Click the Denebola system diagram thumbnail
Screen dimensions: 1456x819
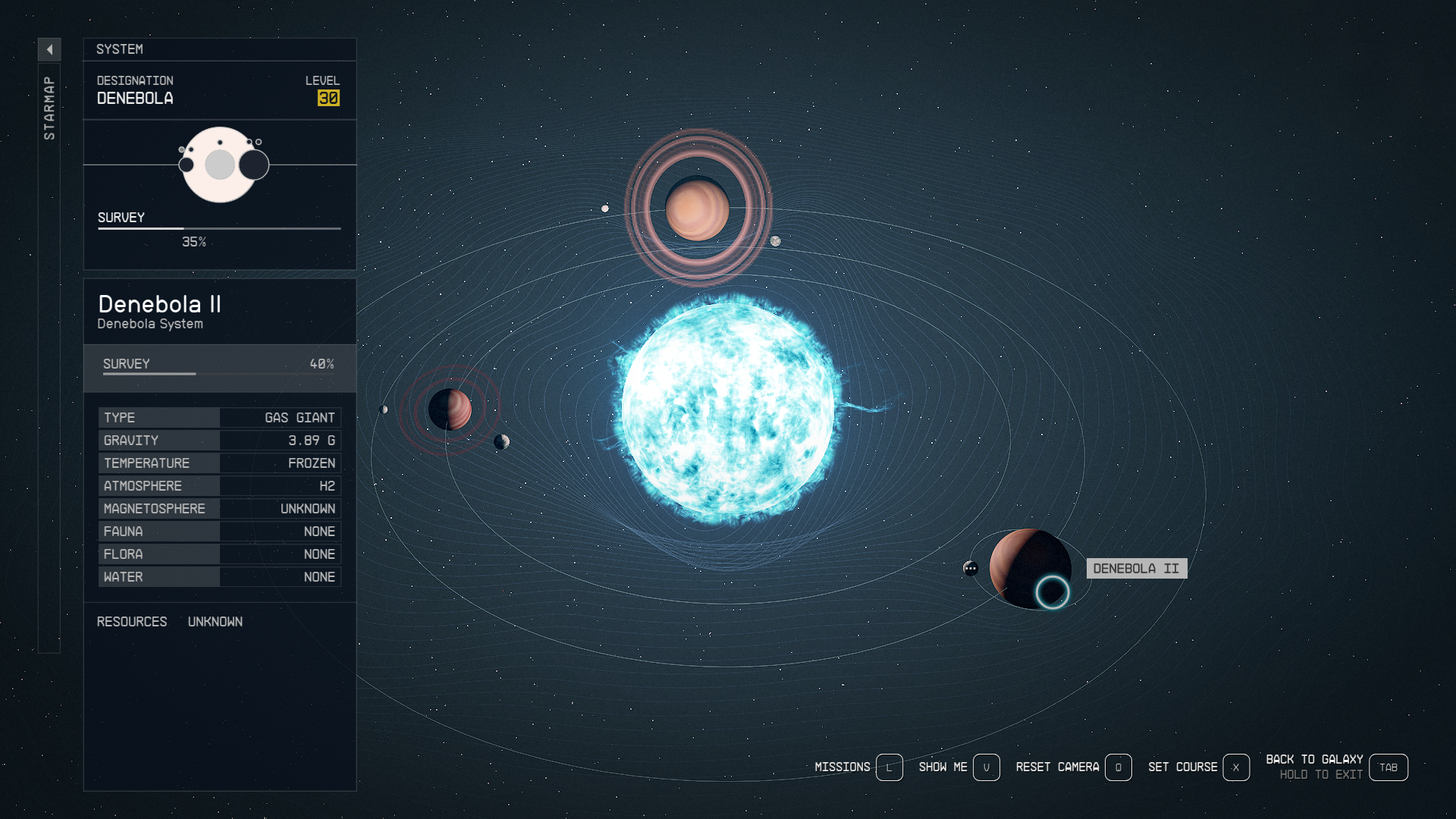coord(221,165)
